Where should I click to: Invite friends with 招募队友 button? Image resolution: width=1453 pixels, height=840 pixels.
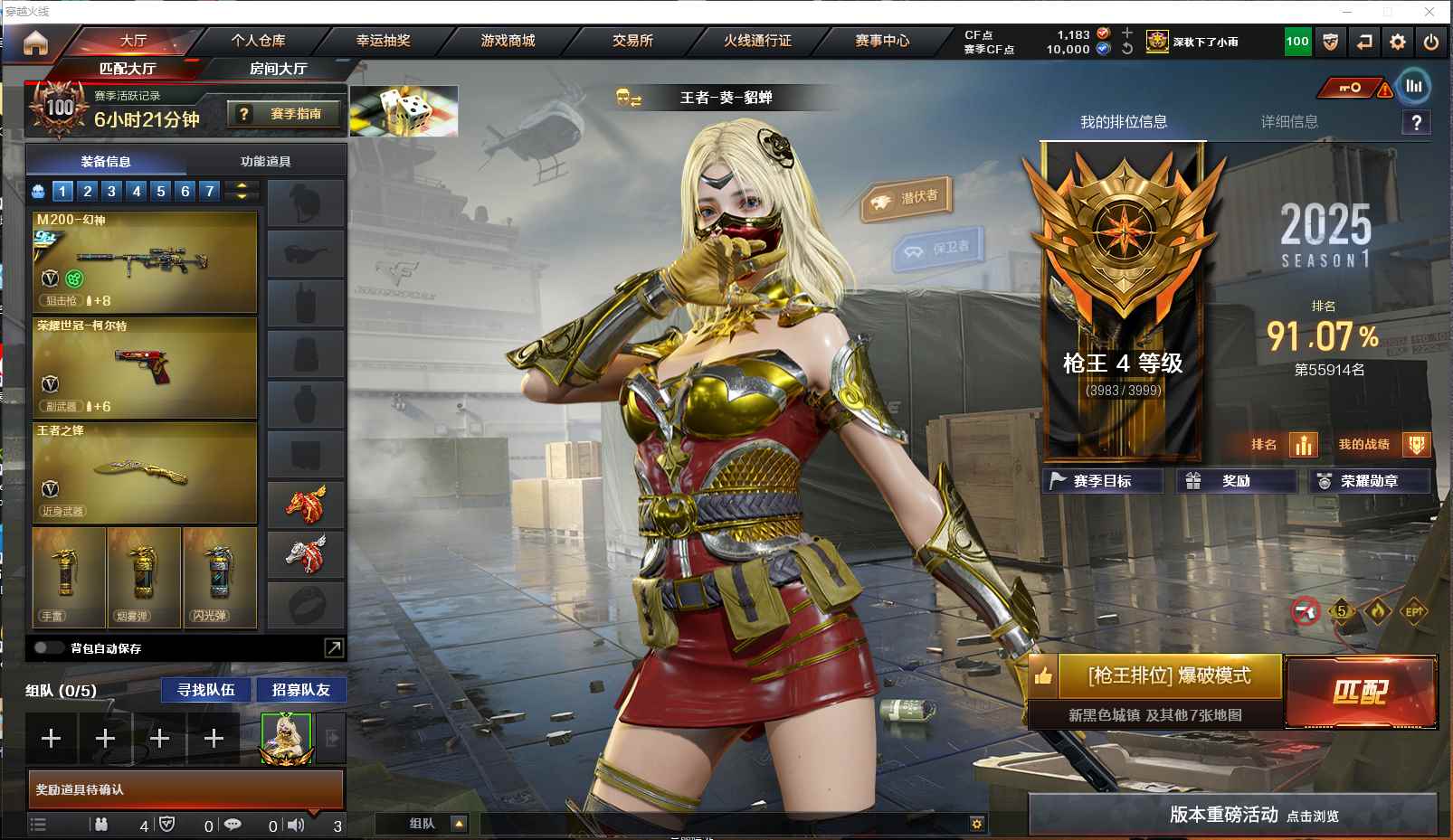(300, 690)
